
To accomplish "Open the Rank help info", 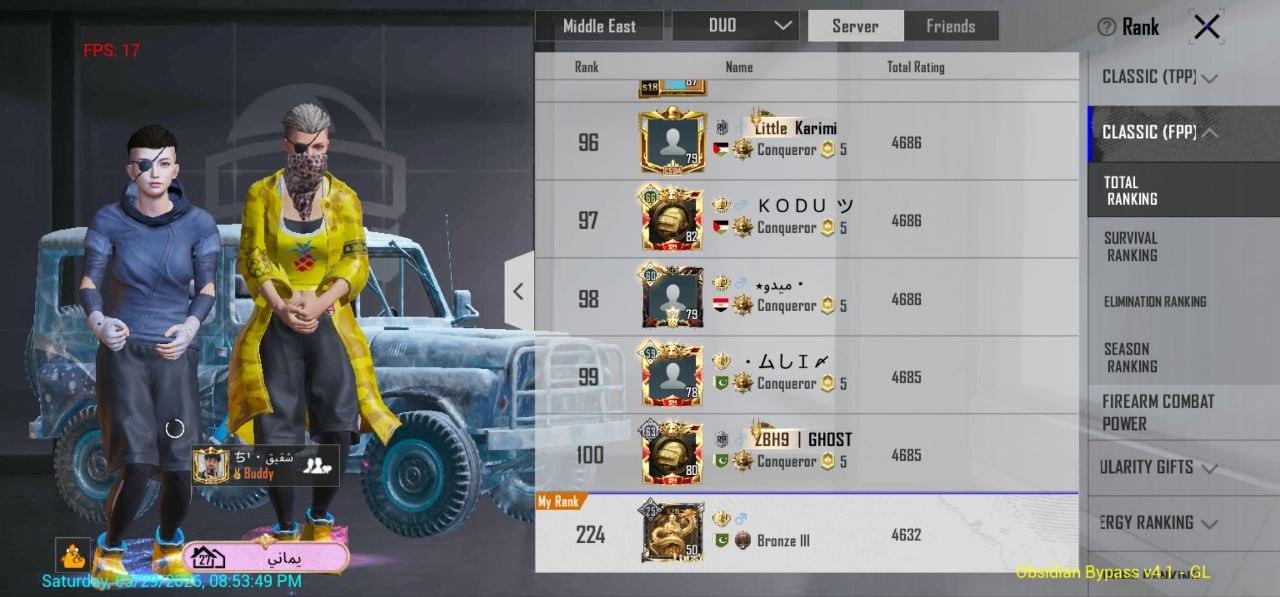I will tap(1128, 27).
